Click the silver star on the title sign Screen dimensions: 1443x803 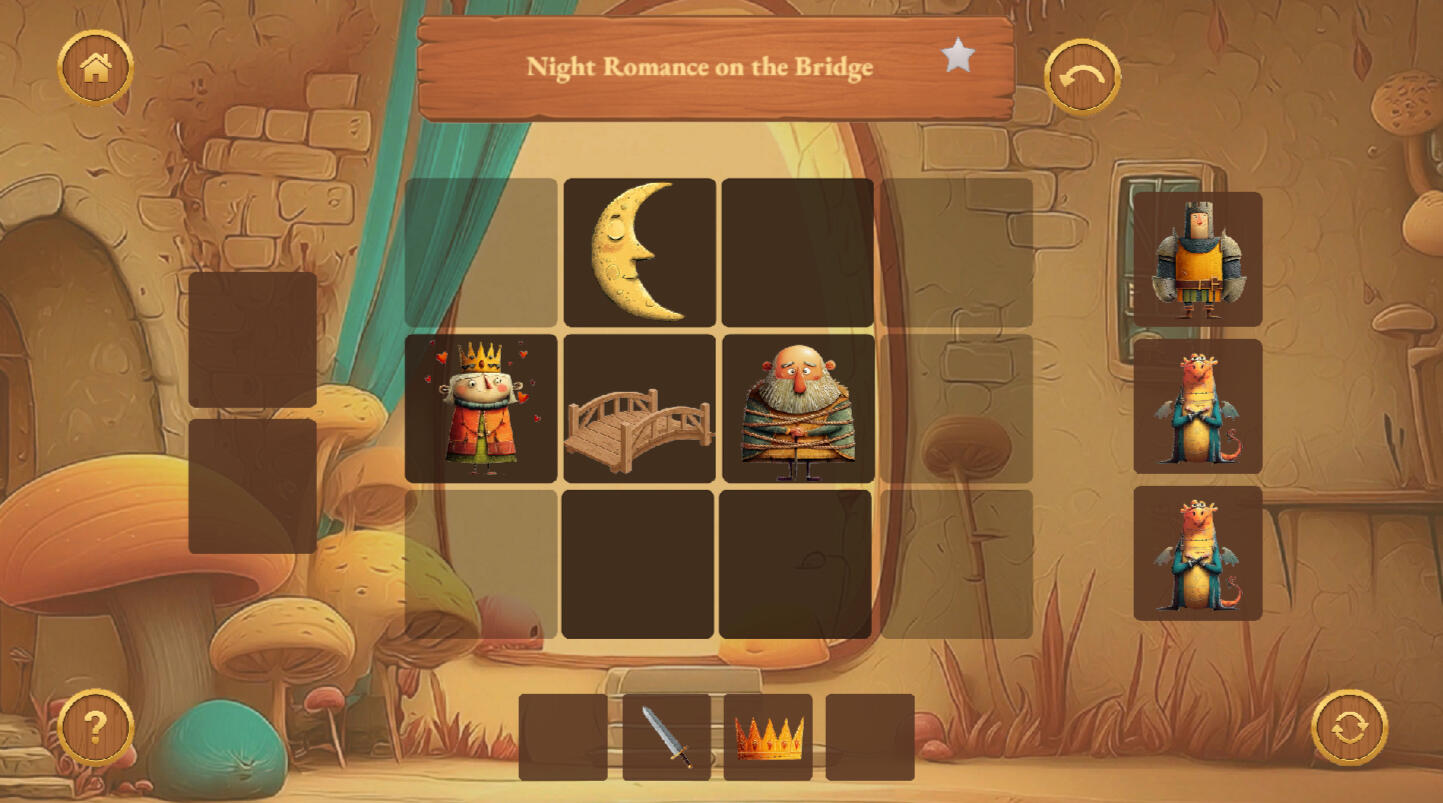[958, 56]
